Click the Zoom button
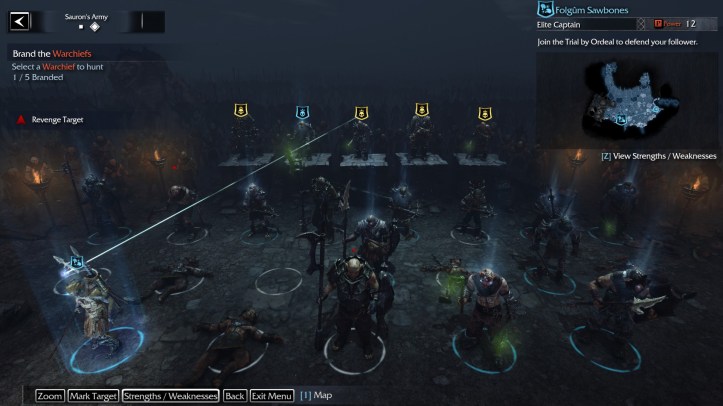The height and width of the screenshot is (406, 723). tap(50, 396)
